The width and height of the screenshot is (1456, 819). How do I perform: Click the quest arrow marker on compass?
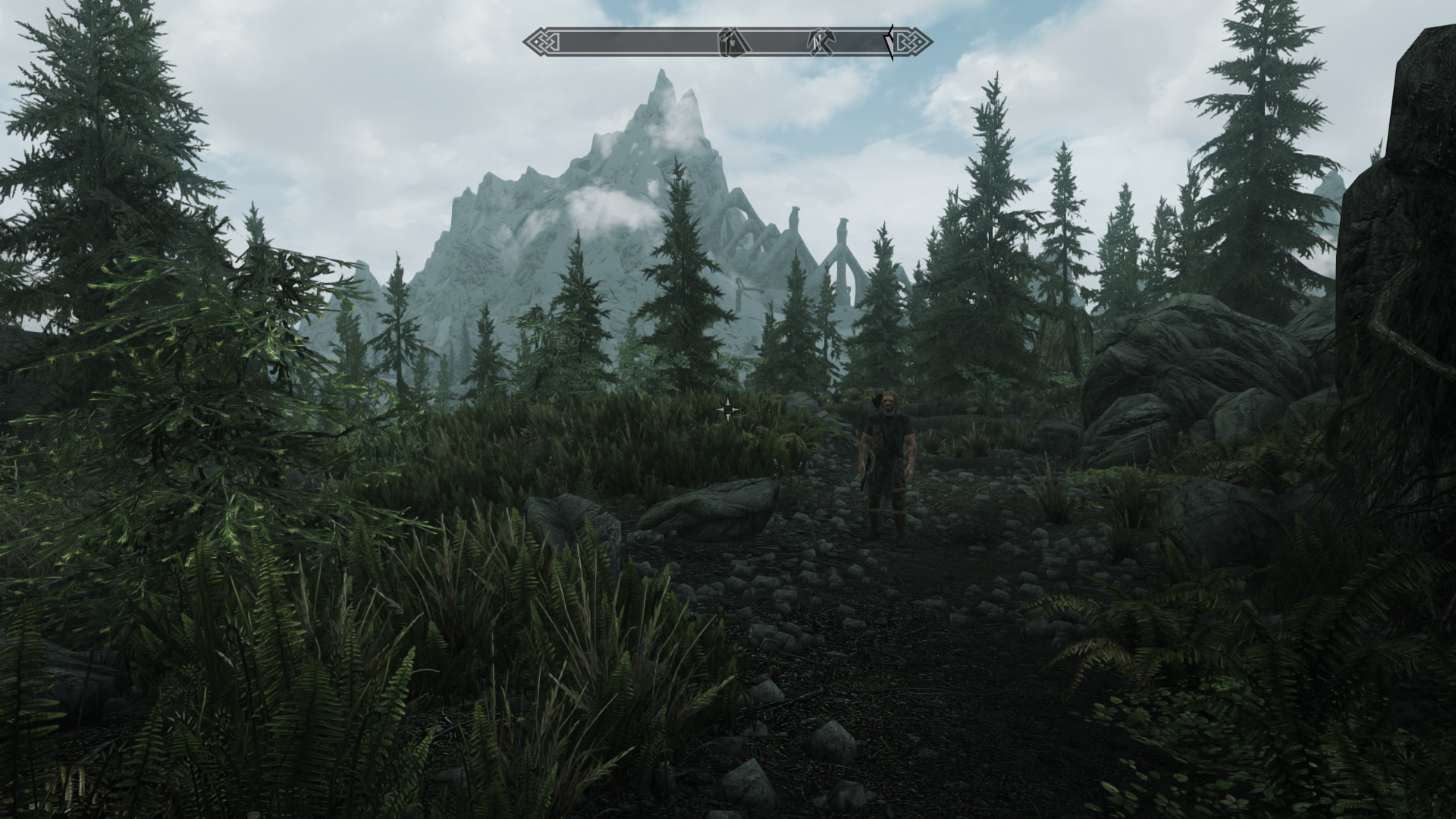point(890,42)
